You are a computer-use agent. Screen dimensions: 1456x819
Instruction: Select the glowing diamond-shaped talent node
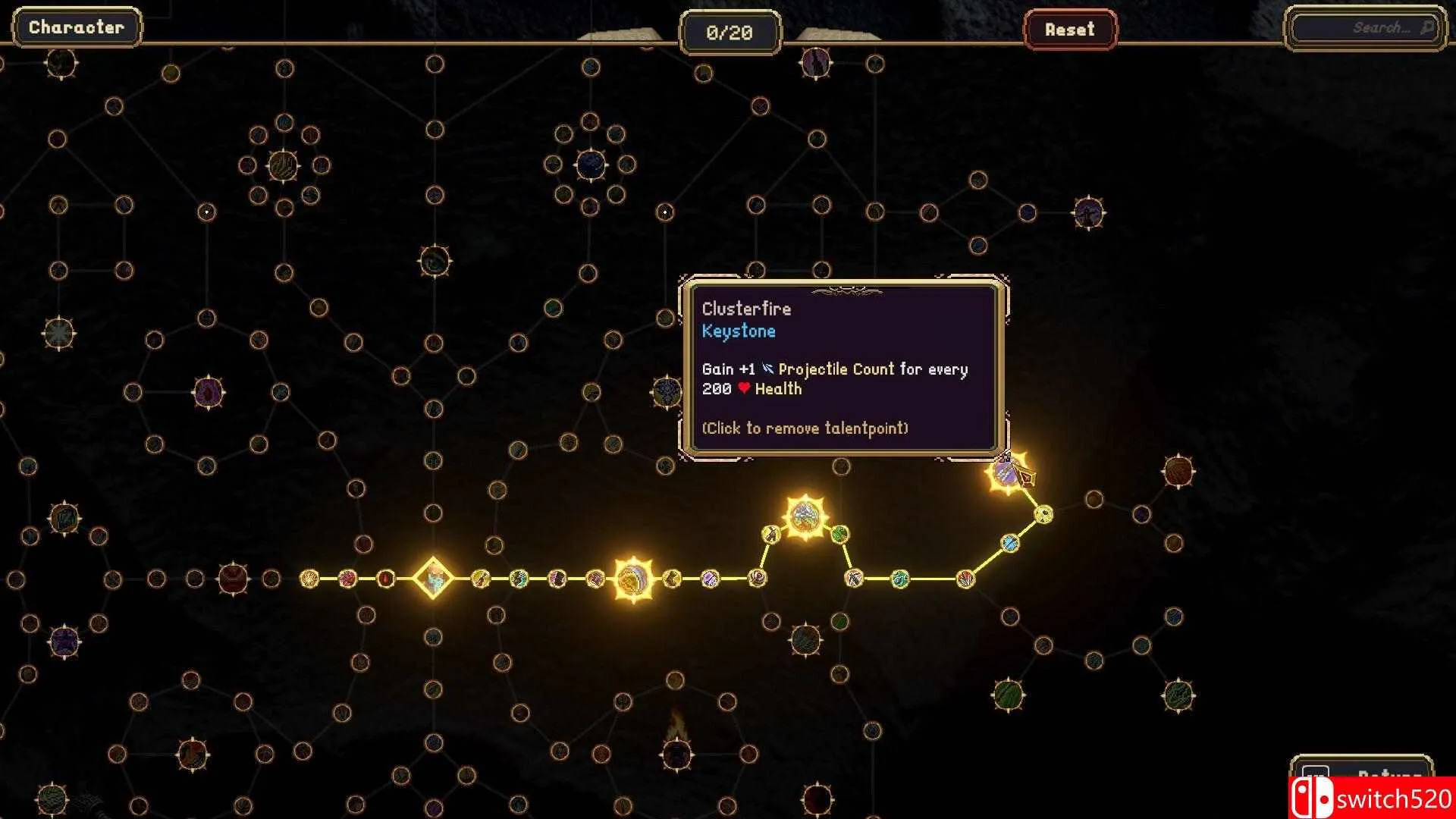[433, 579]
